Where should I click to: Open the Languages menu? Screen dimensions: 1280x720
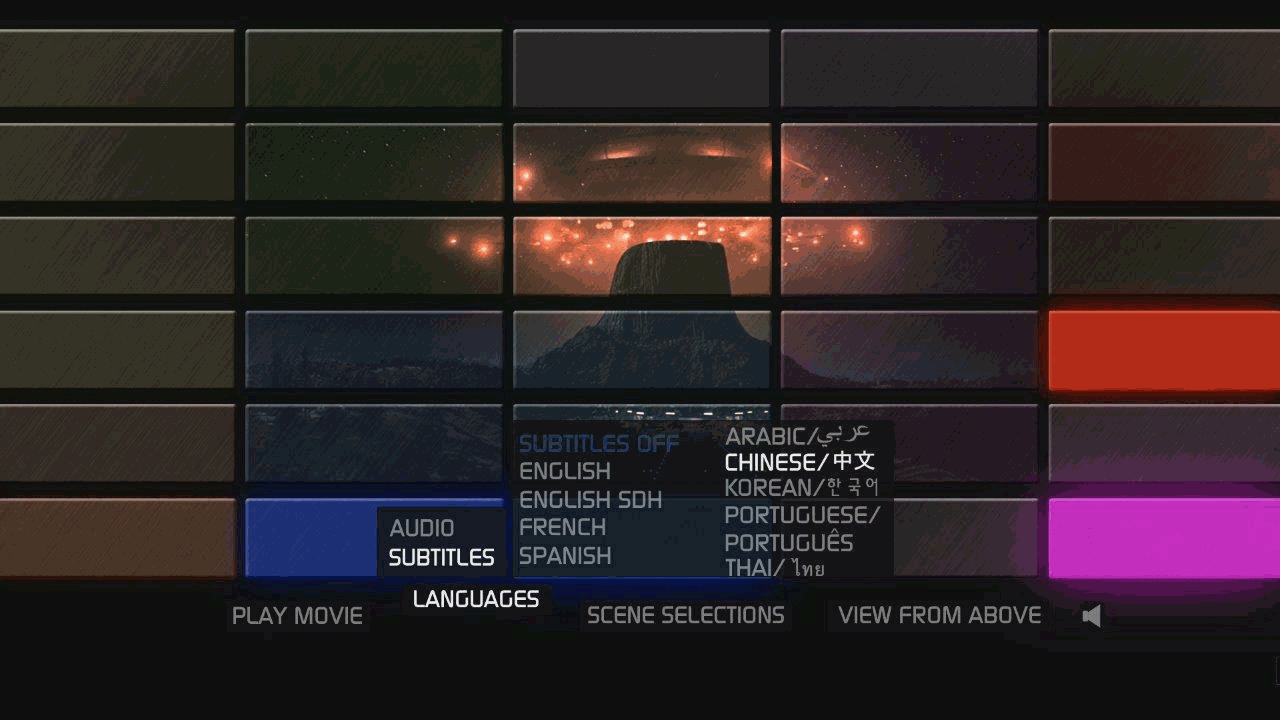click(x=475, y=599)
